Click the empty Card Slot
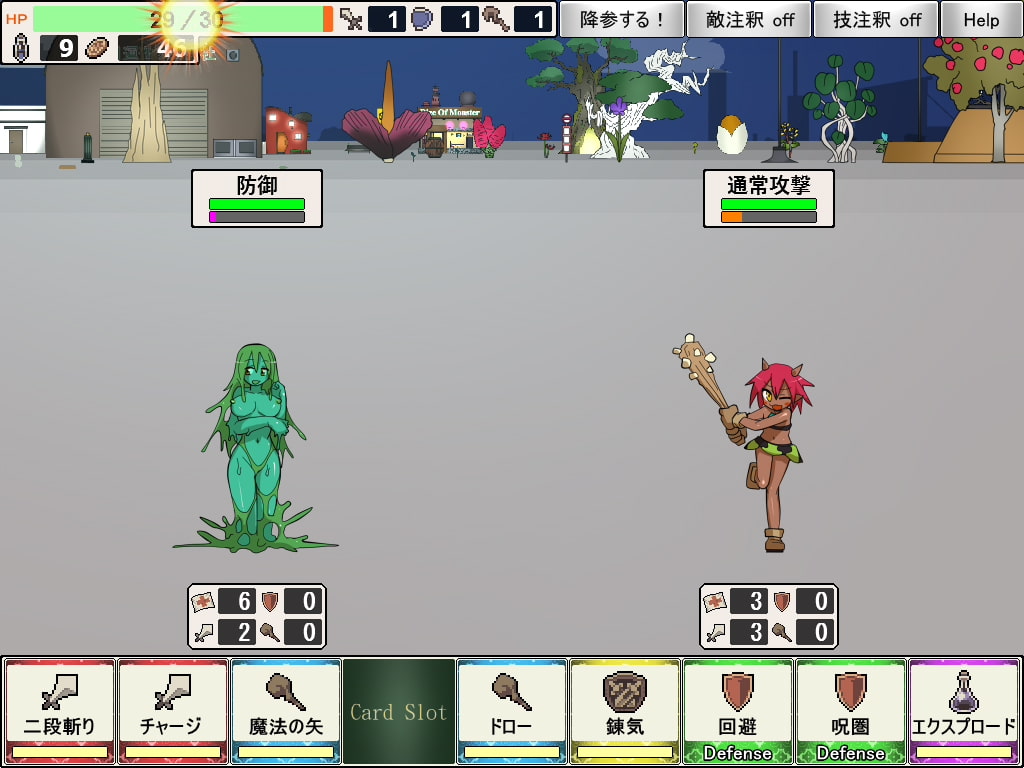The width and height of the screenshot is (1024, 768). (x=398, y=711)
